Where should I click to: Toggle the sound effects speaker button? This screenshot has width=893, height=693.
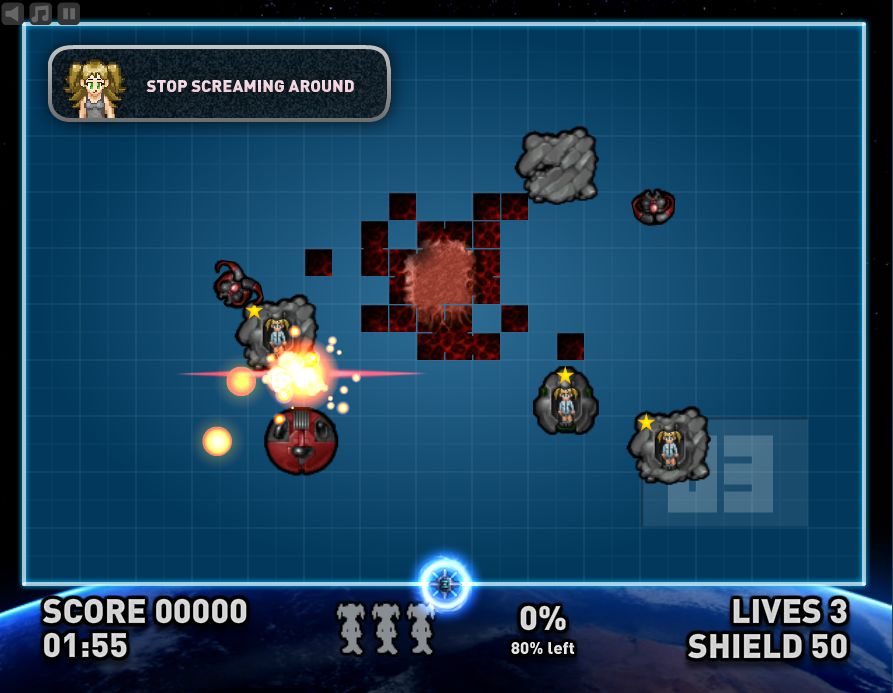click(x=13, y=13)
